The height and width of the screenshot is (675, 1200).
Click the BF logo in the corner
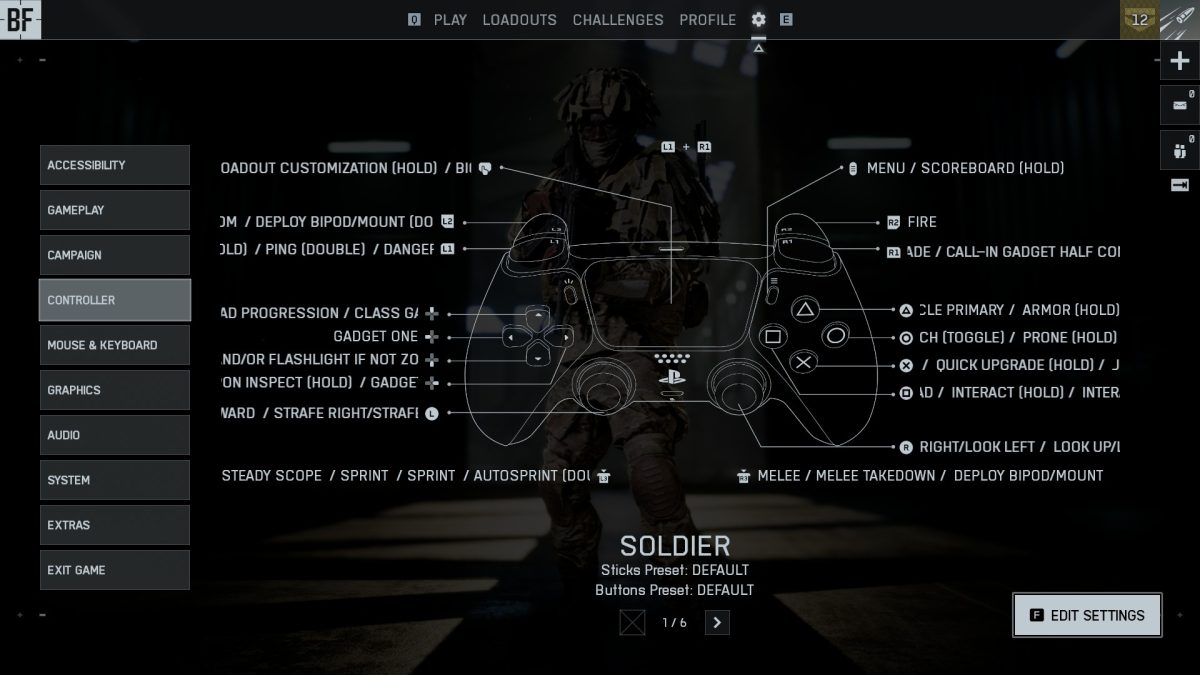20,20
